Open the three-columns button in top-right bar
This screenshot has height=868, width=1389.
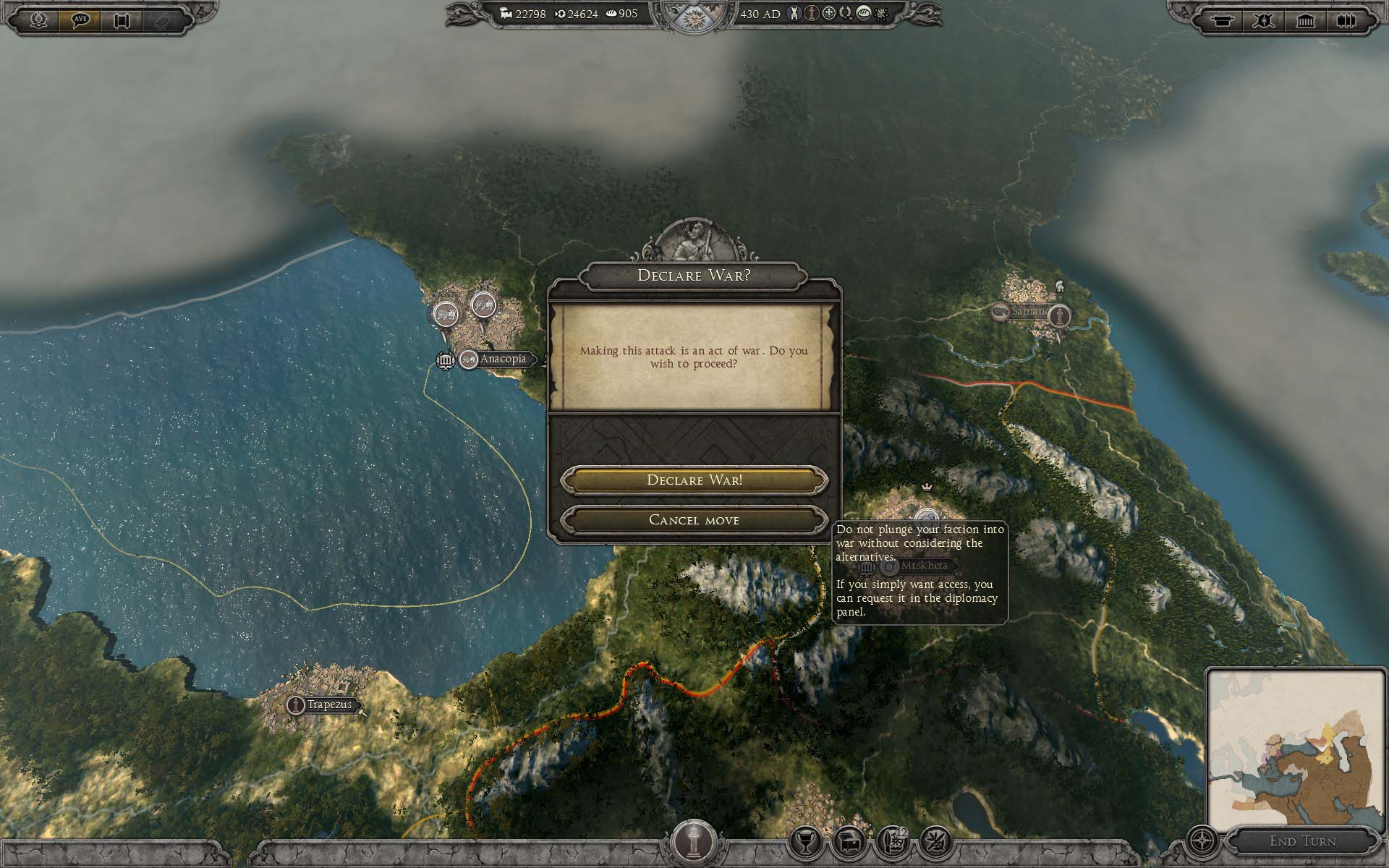[x=1346, y=20]
